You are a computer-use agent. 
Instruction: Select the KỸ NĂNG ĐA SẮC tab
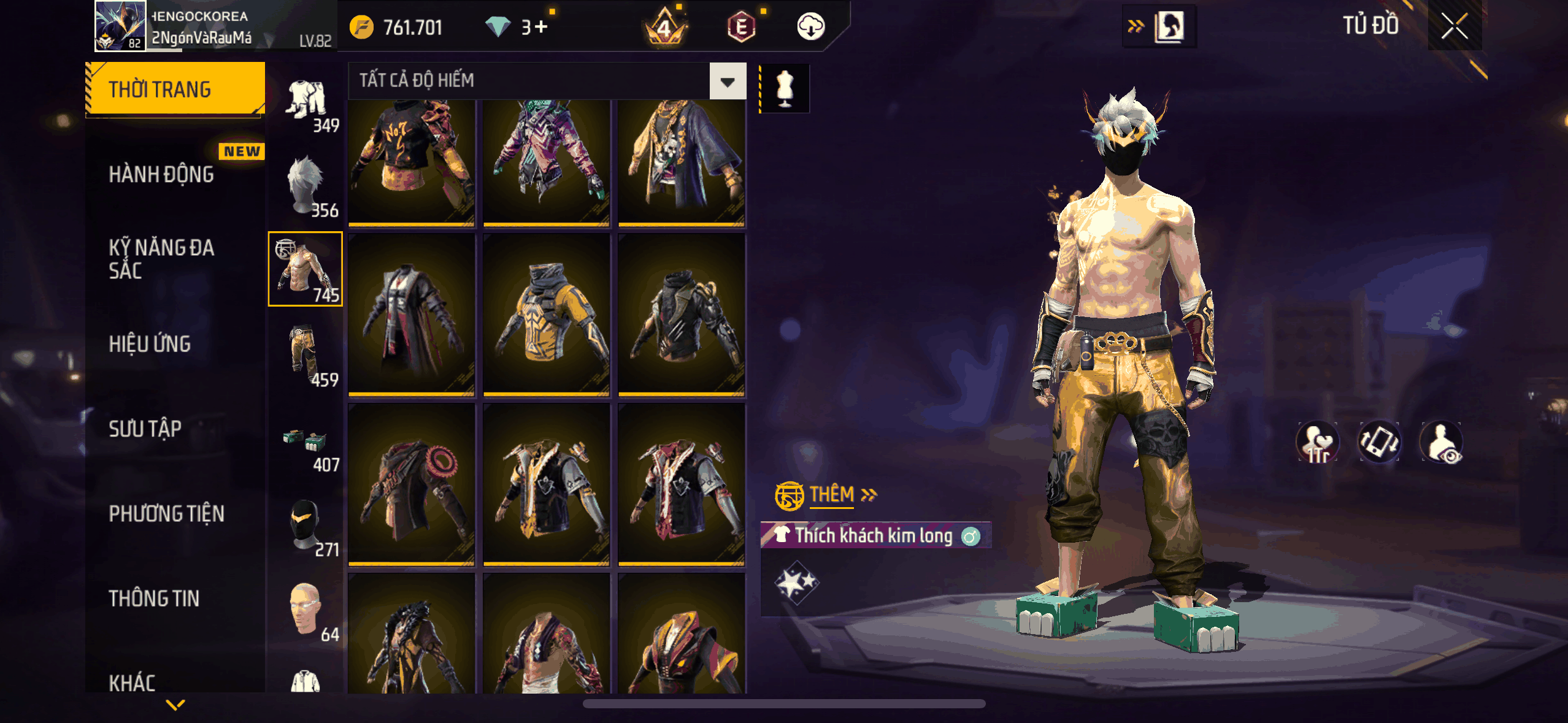tap(162, 259)
